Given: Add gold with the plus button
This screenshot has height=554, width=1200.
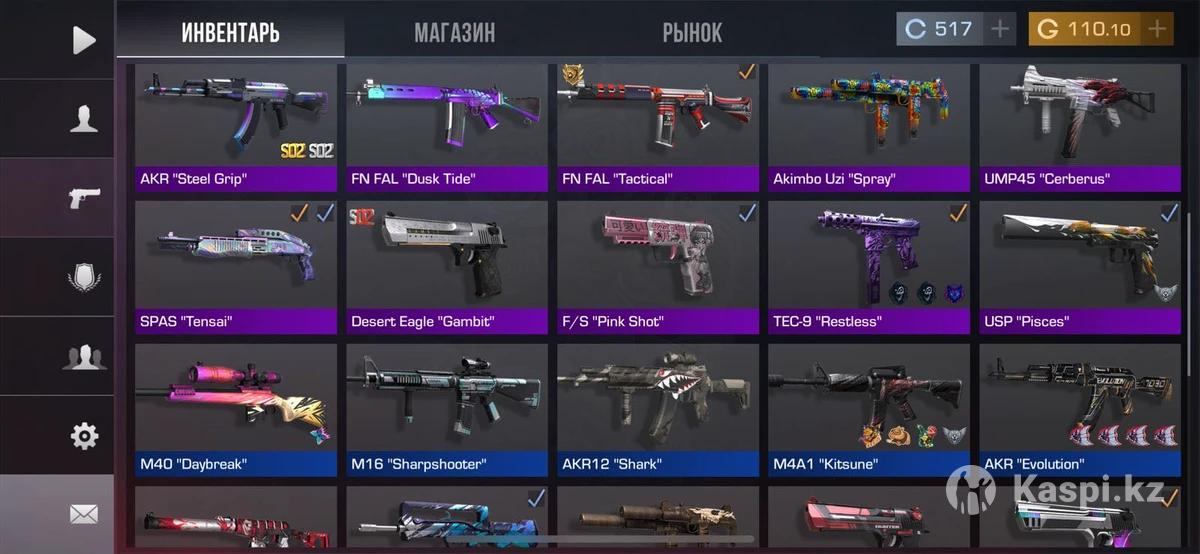Looking at the screenshot, I should tap(1157, 29).
